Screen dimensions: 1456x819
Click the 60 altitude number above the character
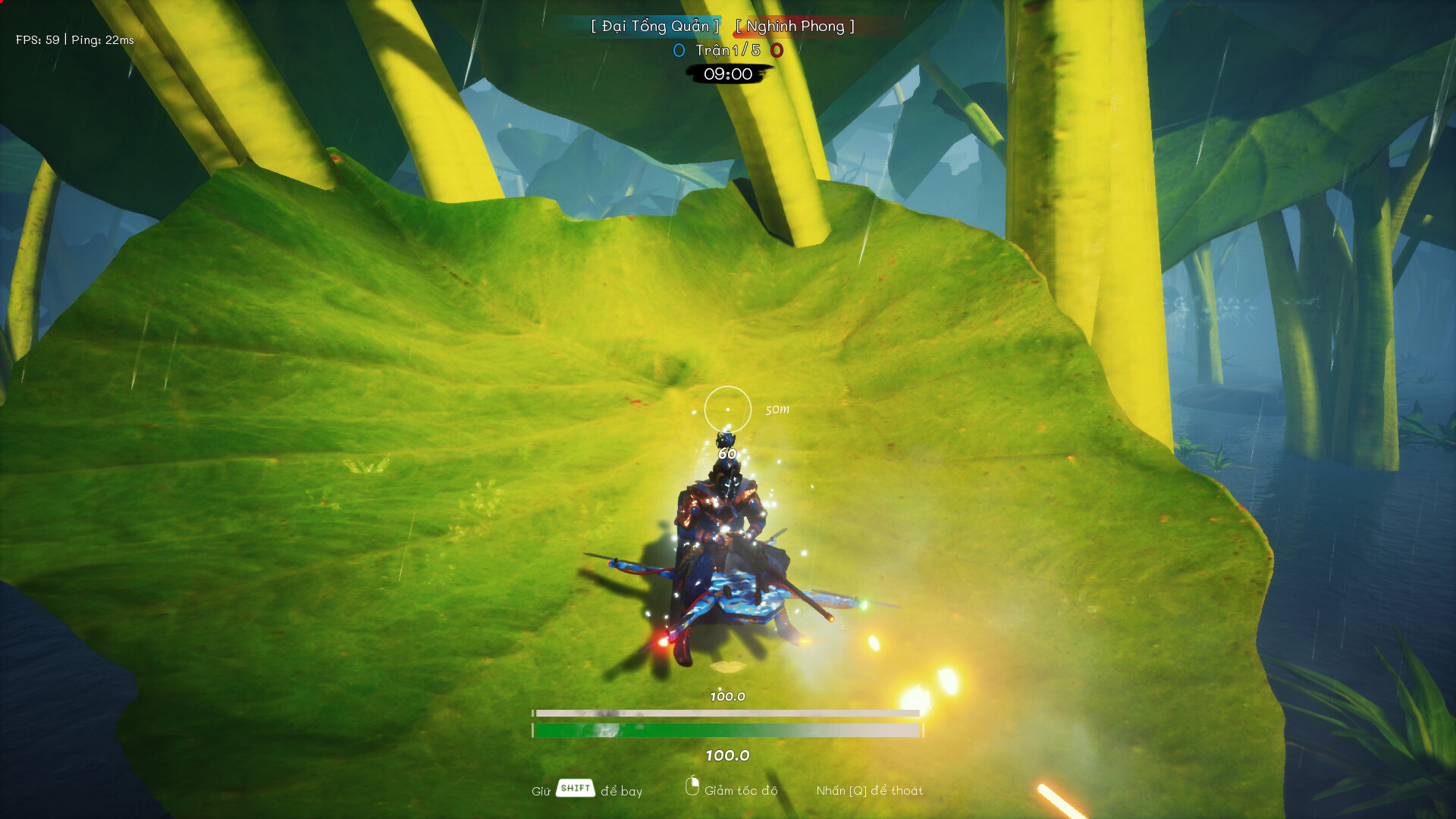pyautogui.click(x=726, y=453)
